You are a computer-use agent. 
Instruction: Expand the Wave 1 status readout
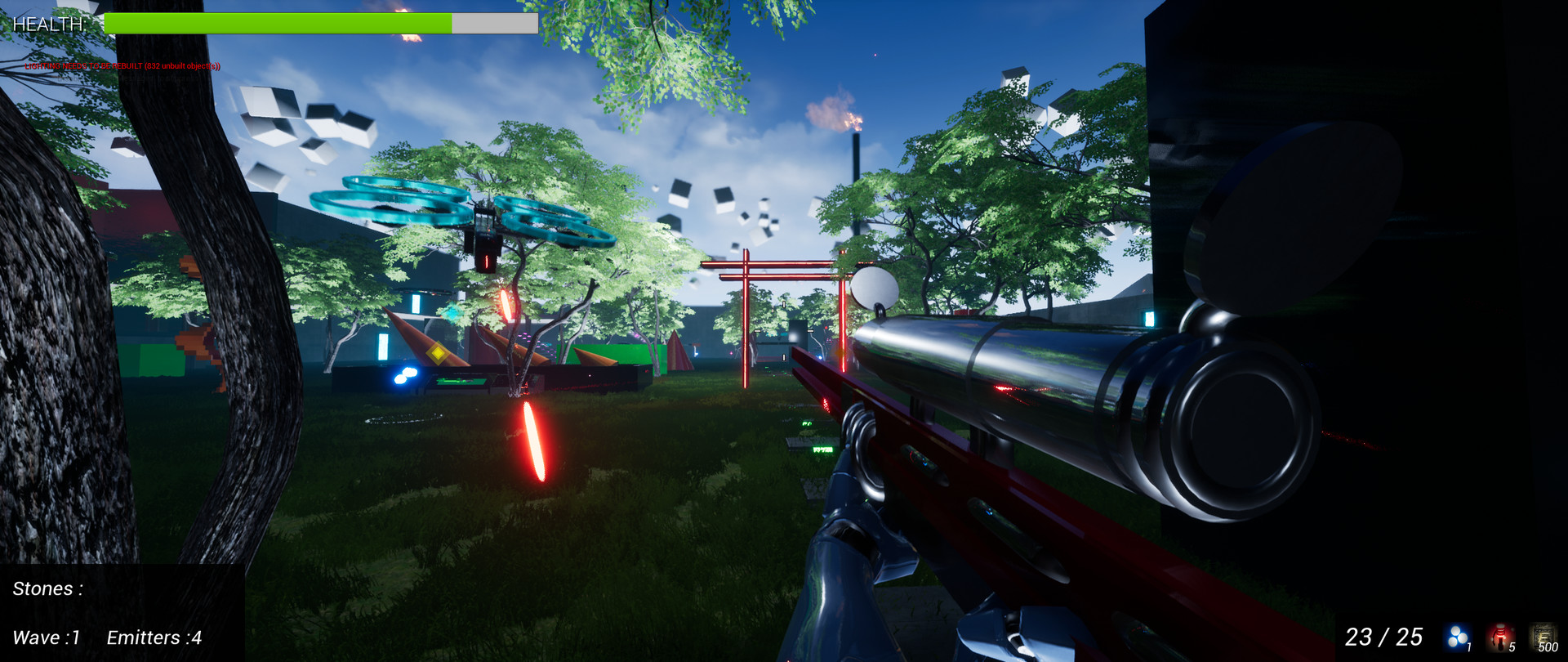[x=45, y=638]
